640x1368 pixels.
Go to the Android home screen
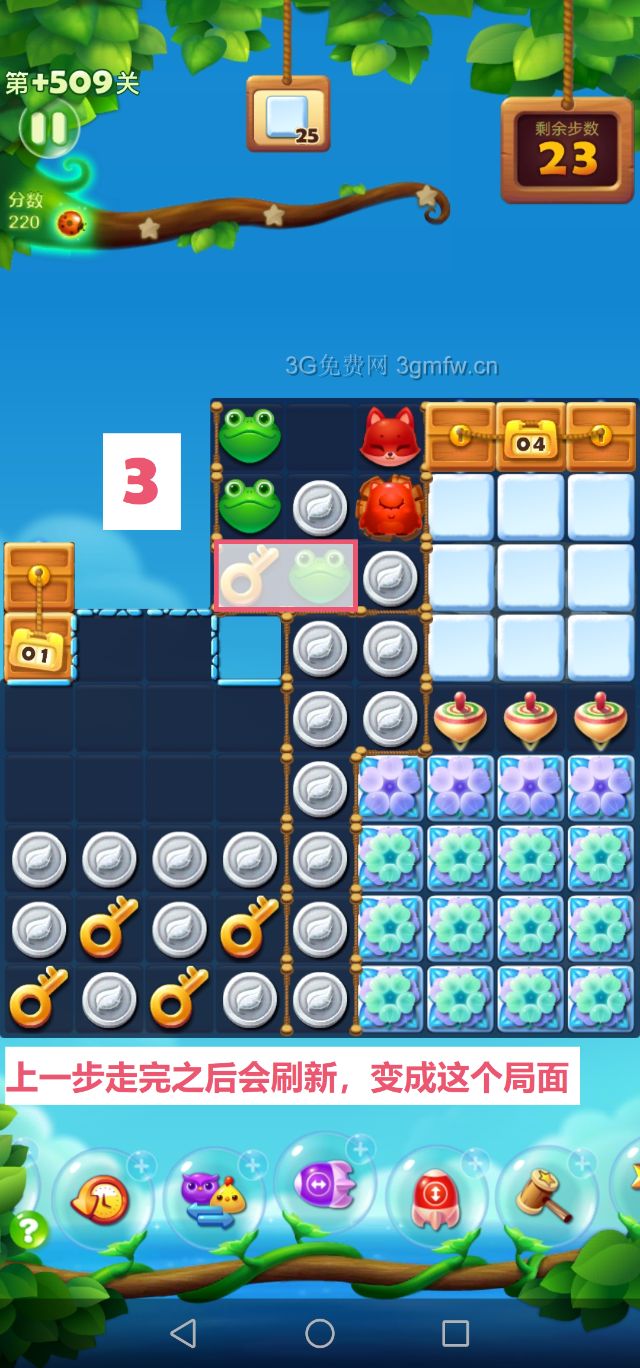coord(320,1332)
